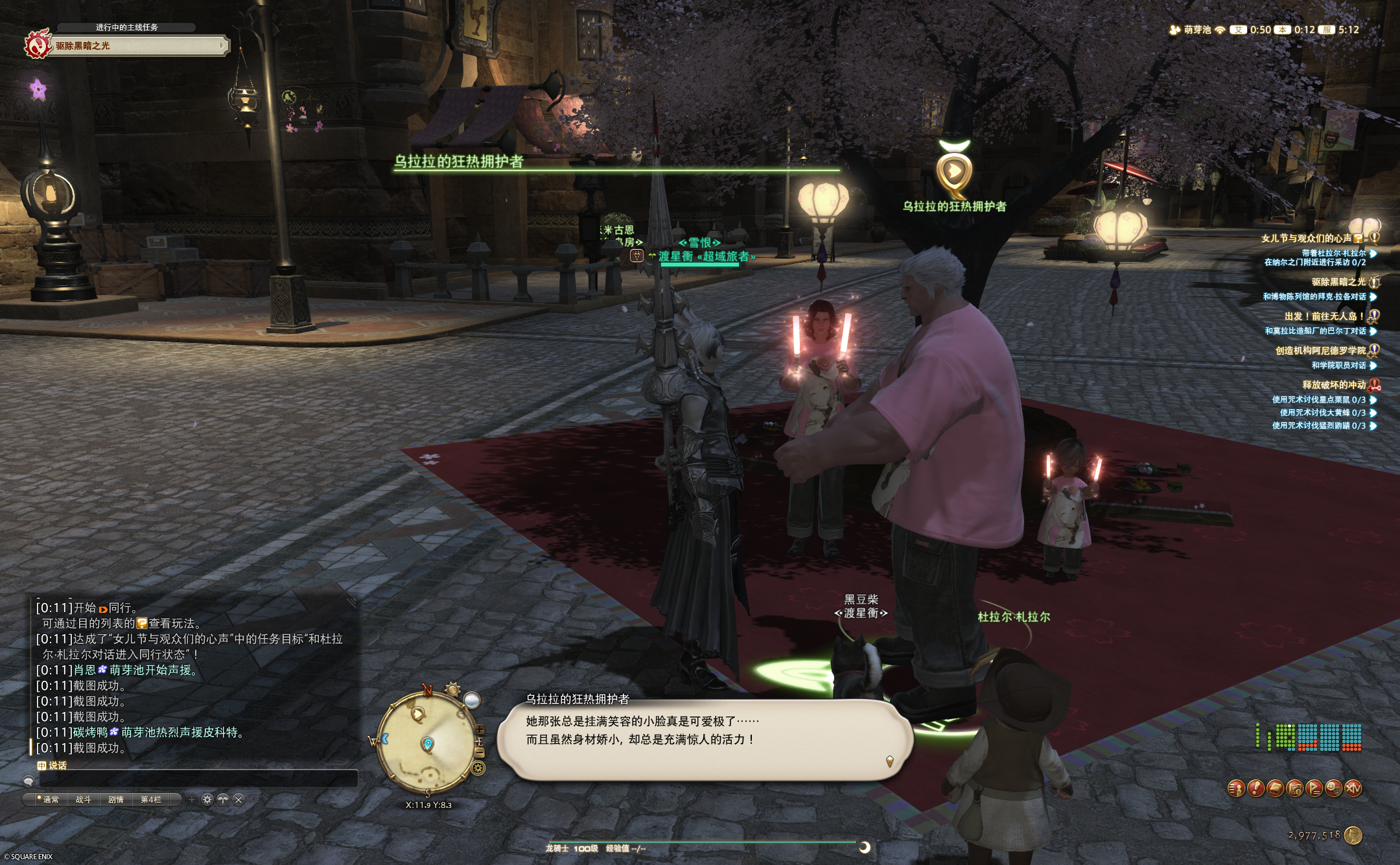This screenshot has height=865, width=1400.
Task: Select the 通常 chat tab
Action: click(50, 800)
